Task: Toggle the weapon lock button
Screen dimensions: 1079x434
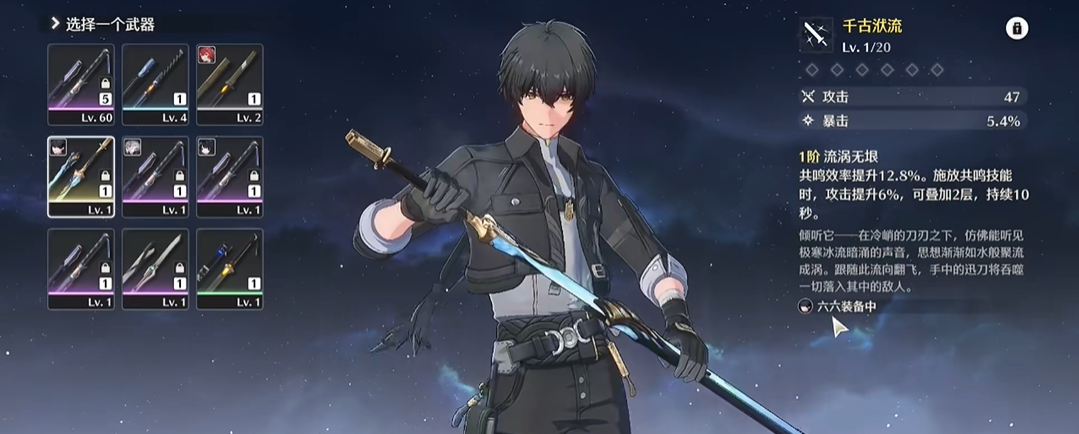Action: click(1016, 29)
